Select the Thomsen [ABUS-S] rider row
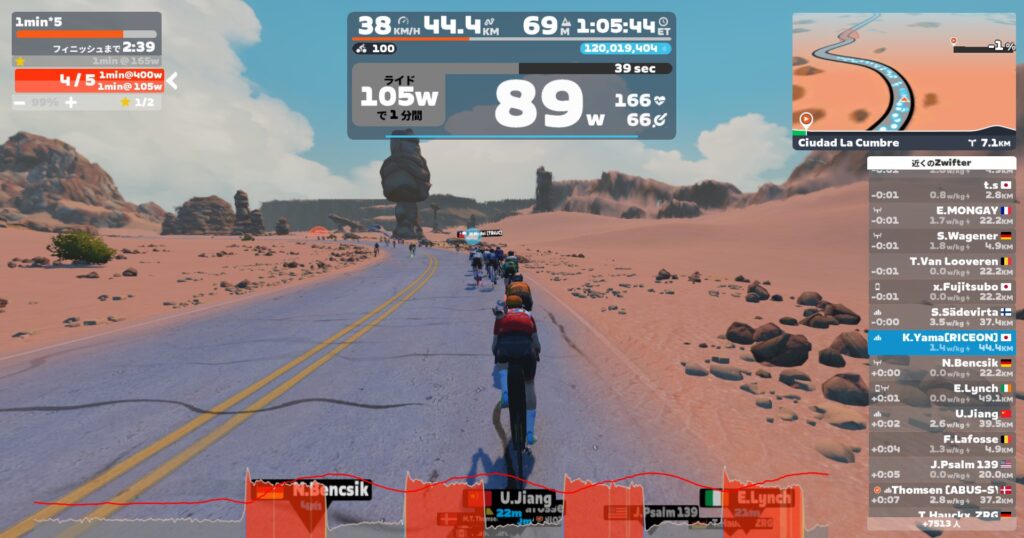Screen dimensions: 1024x538 (941, 494)
